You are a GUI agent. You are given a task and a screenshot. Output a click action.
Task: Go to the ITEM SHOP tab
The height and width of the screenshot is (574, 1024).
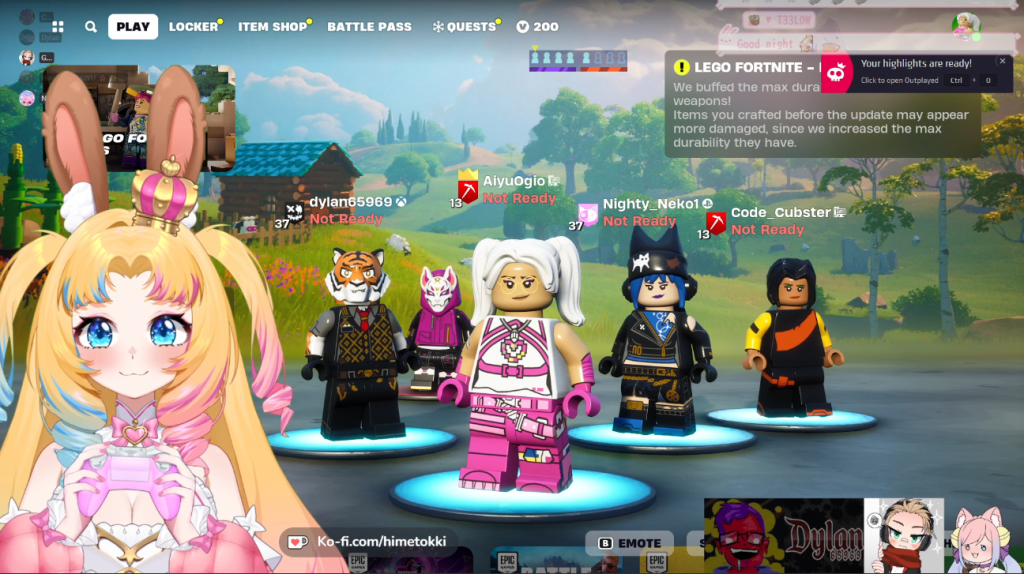click(273, 27)
